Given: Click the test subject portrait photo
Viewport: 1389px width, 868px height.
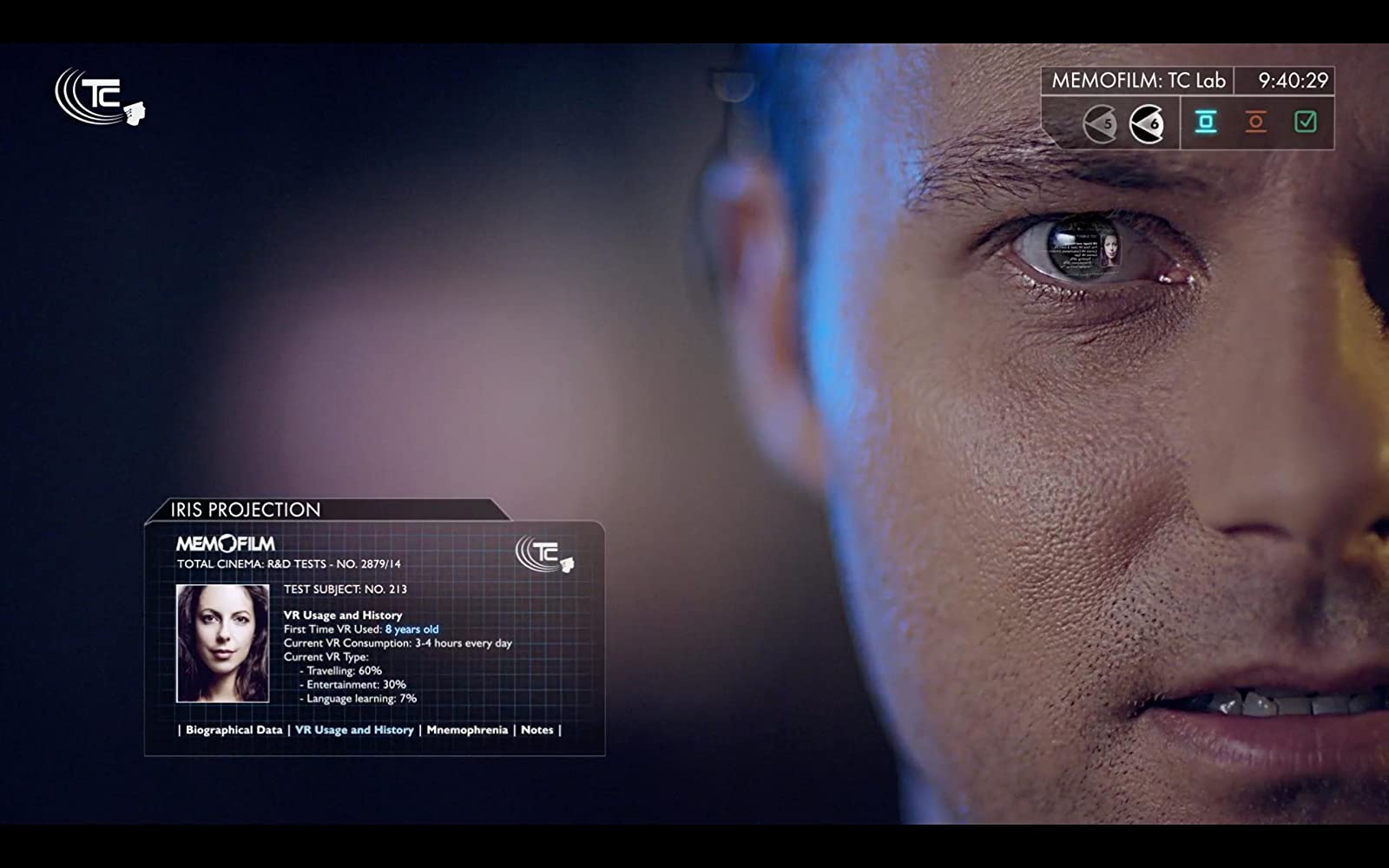Looking at the screenshot, I should (223, 643).
